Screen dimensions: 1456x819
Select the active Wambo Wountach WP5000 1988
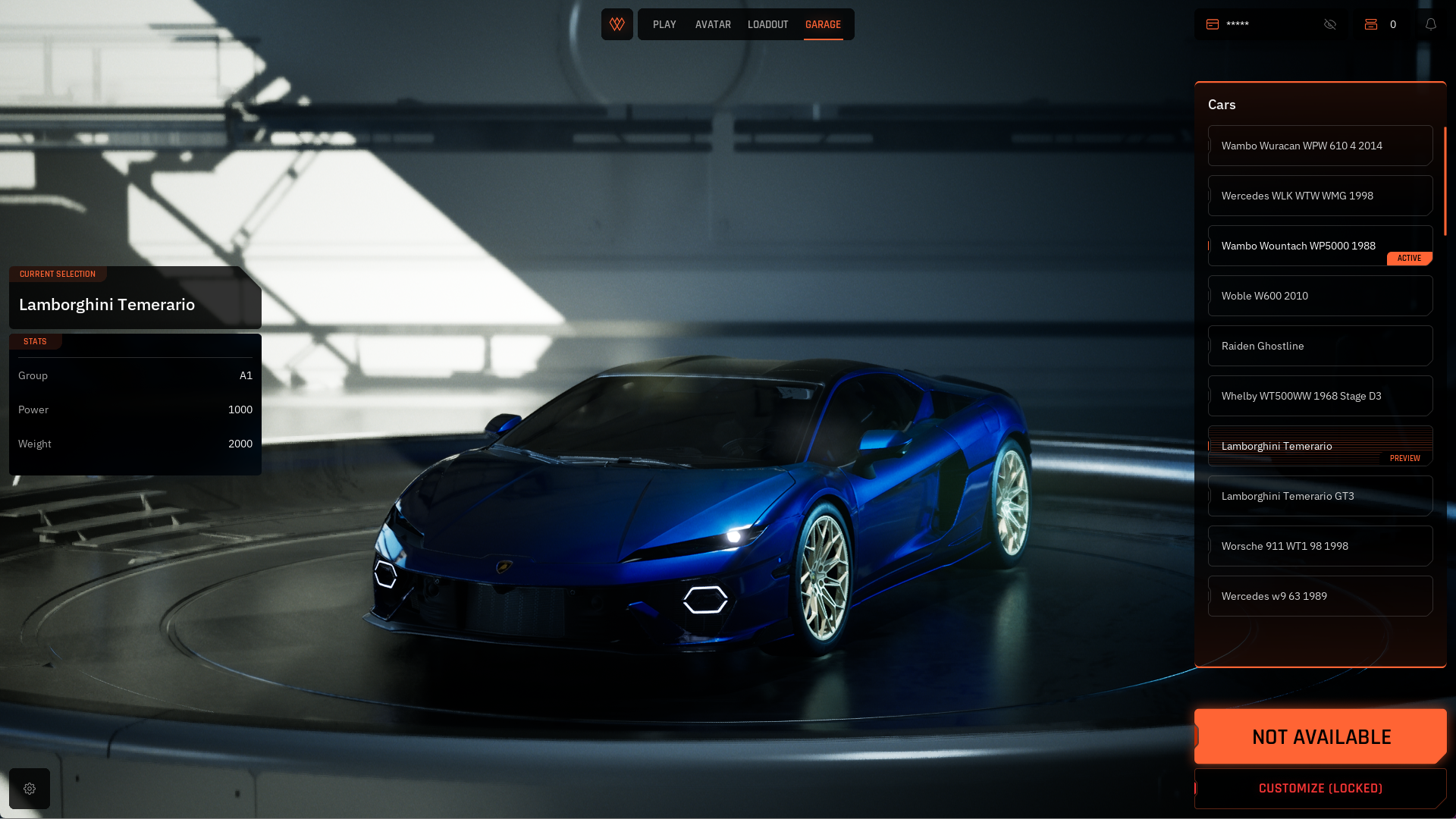click(x=1319, y=246)
